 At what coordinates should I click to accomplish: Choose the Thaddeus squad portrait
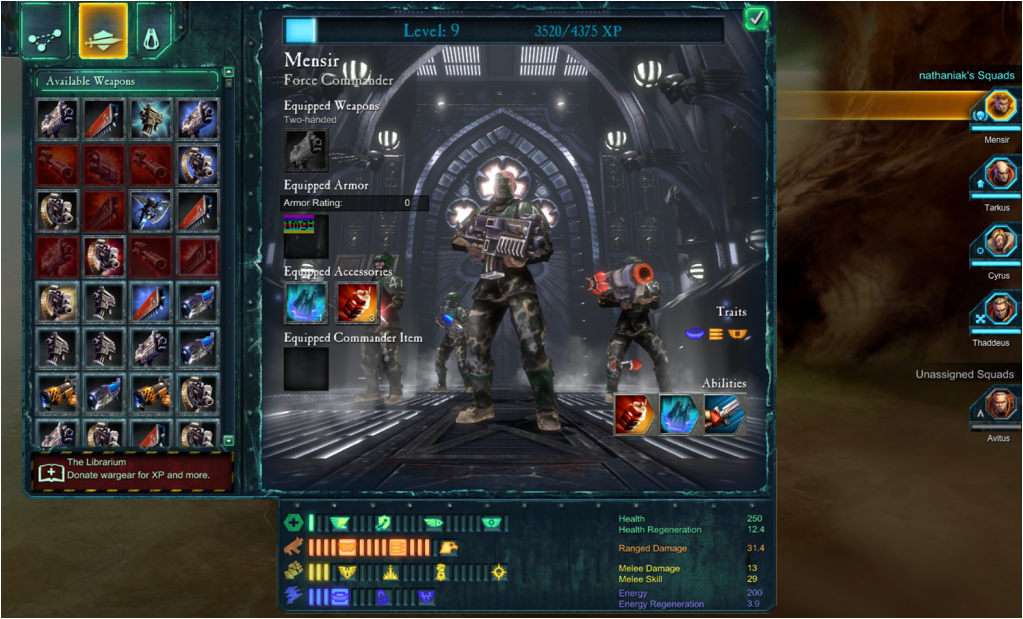tap(997, 311)
